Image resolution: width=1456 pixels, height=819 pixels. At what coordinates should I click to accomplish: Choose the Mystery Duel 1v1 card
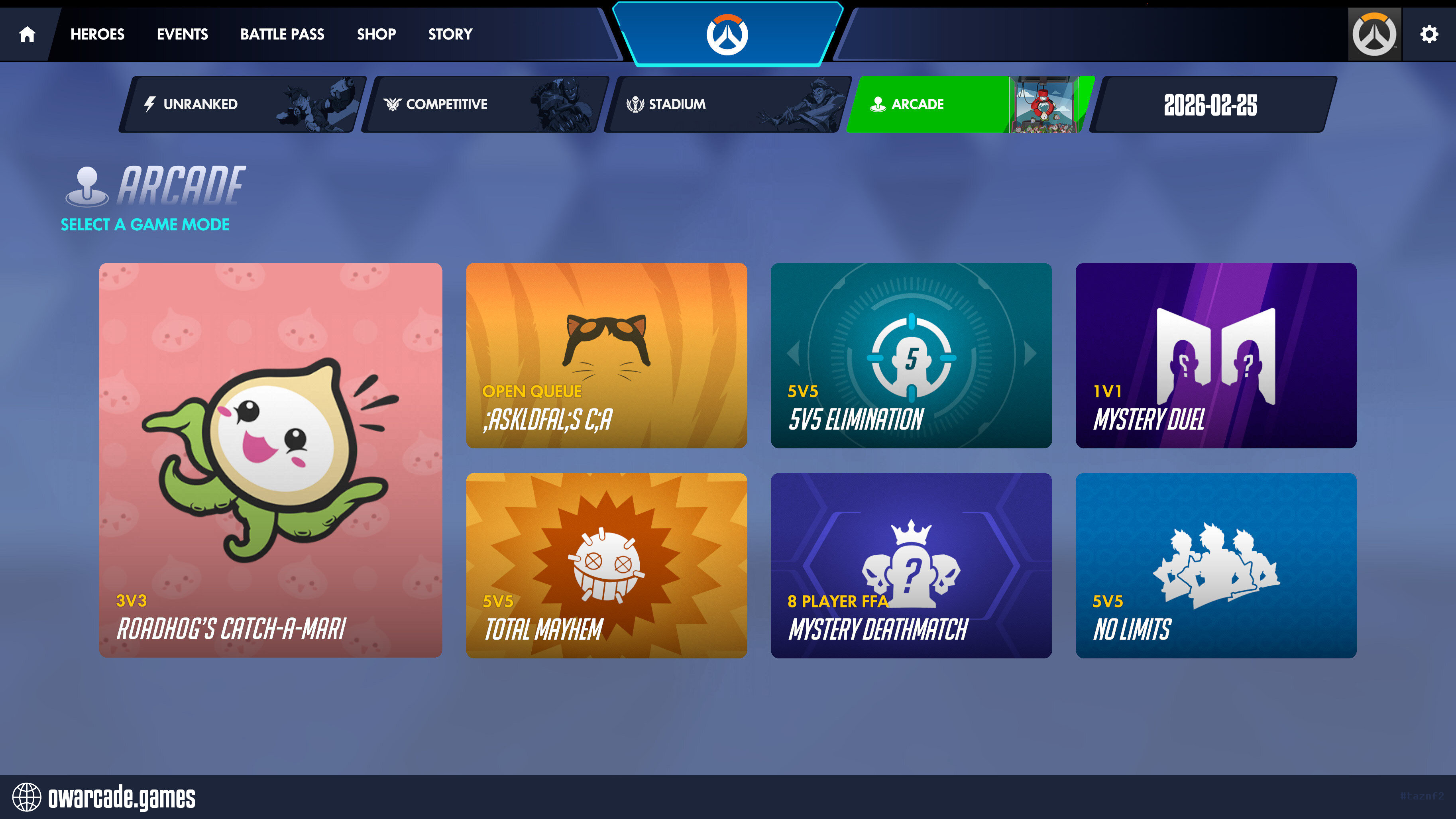coord(1215,355)
